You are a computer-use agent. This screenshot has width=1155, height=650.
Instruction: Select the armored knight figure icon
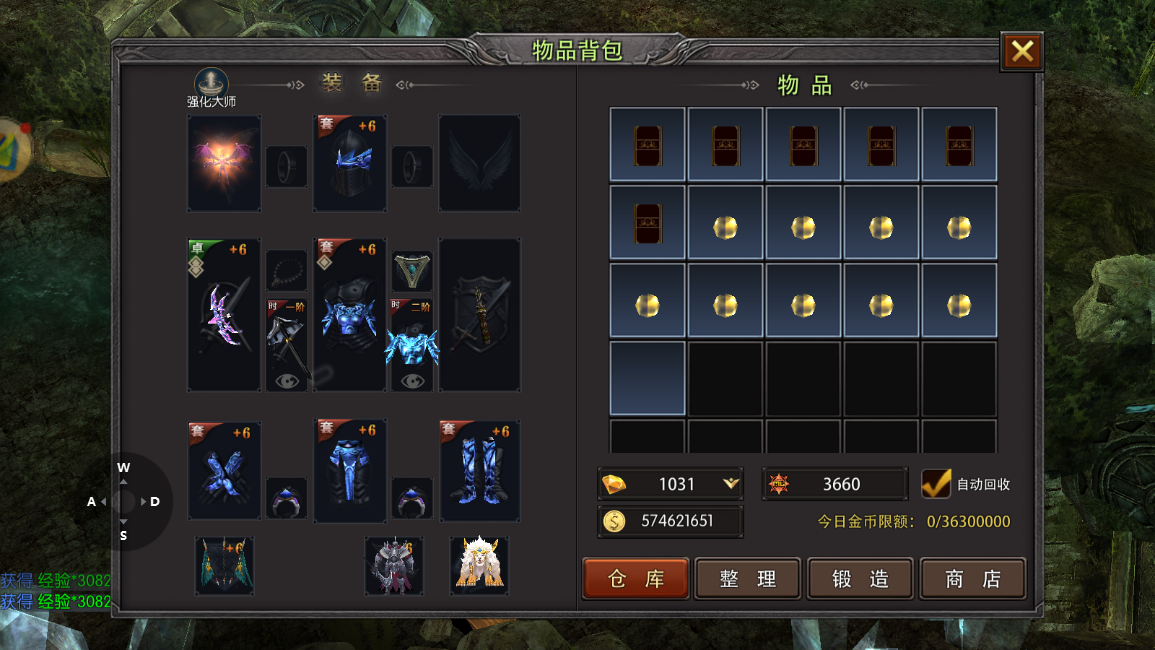click(x=394, y=565)
